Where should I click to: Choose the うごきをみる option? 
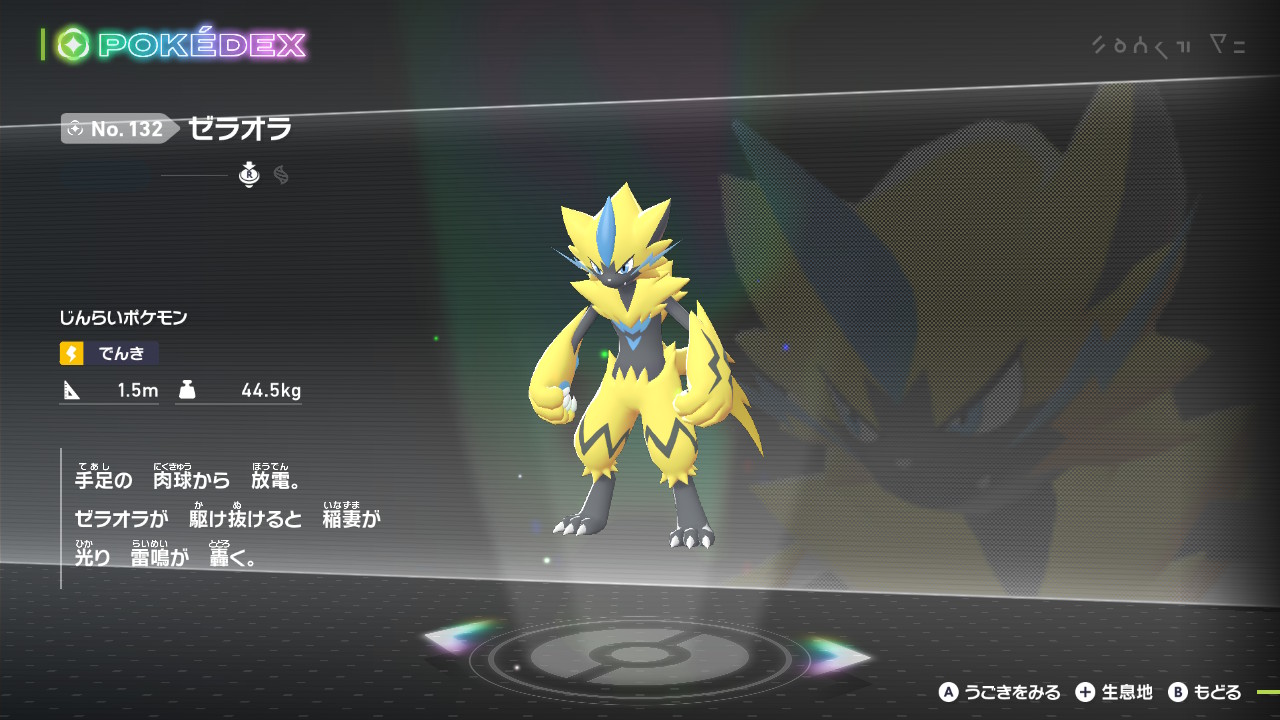[x=999, y=692]
